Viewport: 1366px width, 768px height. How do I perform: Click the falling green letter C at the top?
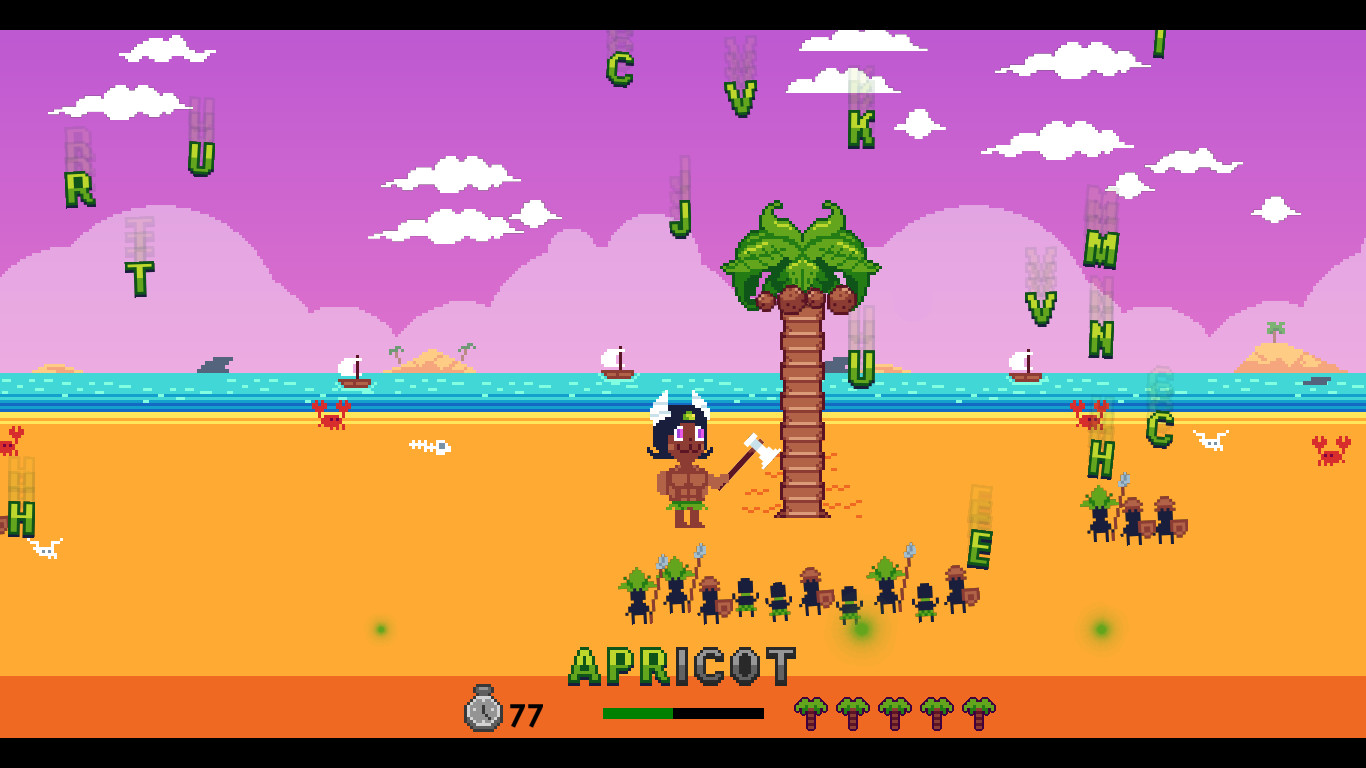coord(620,70)
